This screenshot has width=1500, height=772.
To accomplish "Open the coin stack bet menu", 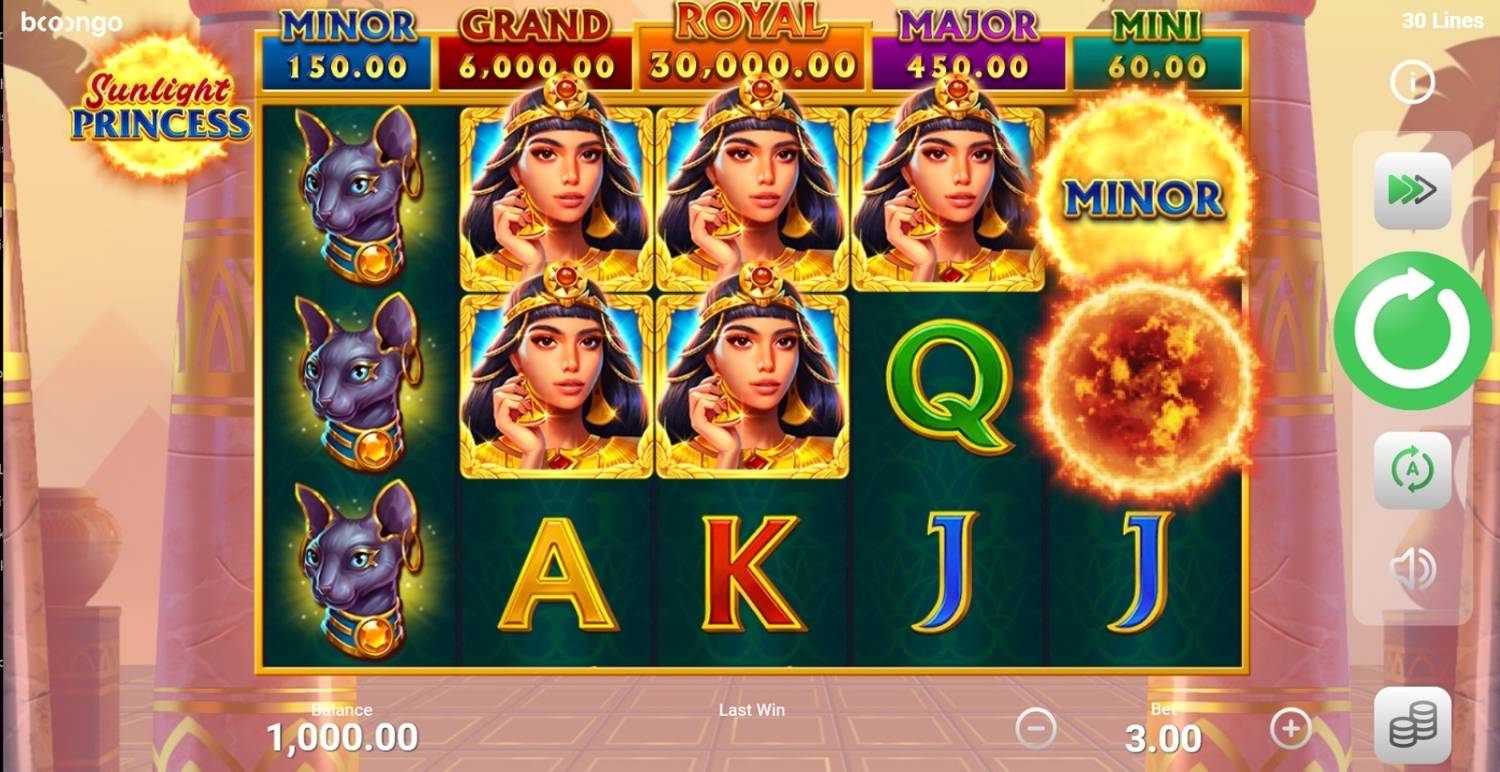I will click(x=1412, y=724).
